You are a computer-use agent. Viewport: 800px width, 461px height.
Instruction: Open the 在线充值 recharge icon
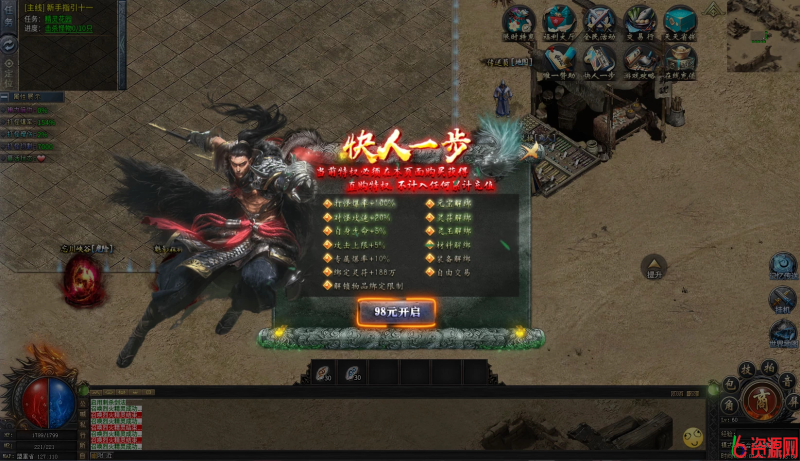click(680, 60)
